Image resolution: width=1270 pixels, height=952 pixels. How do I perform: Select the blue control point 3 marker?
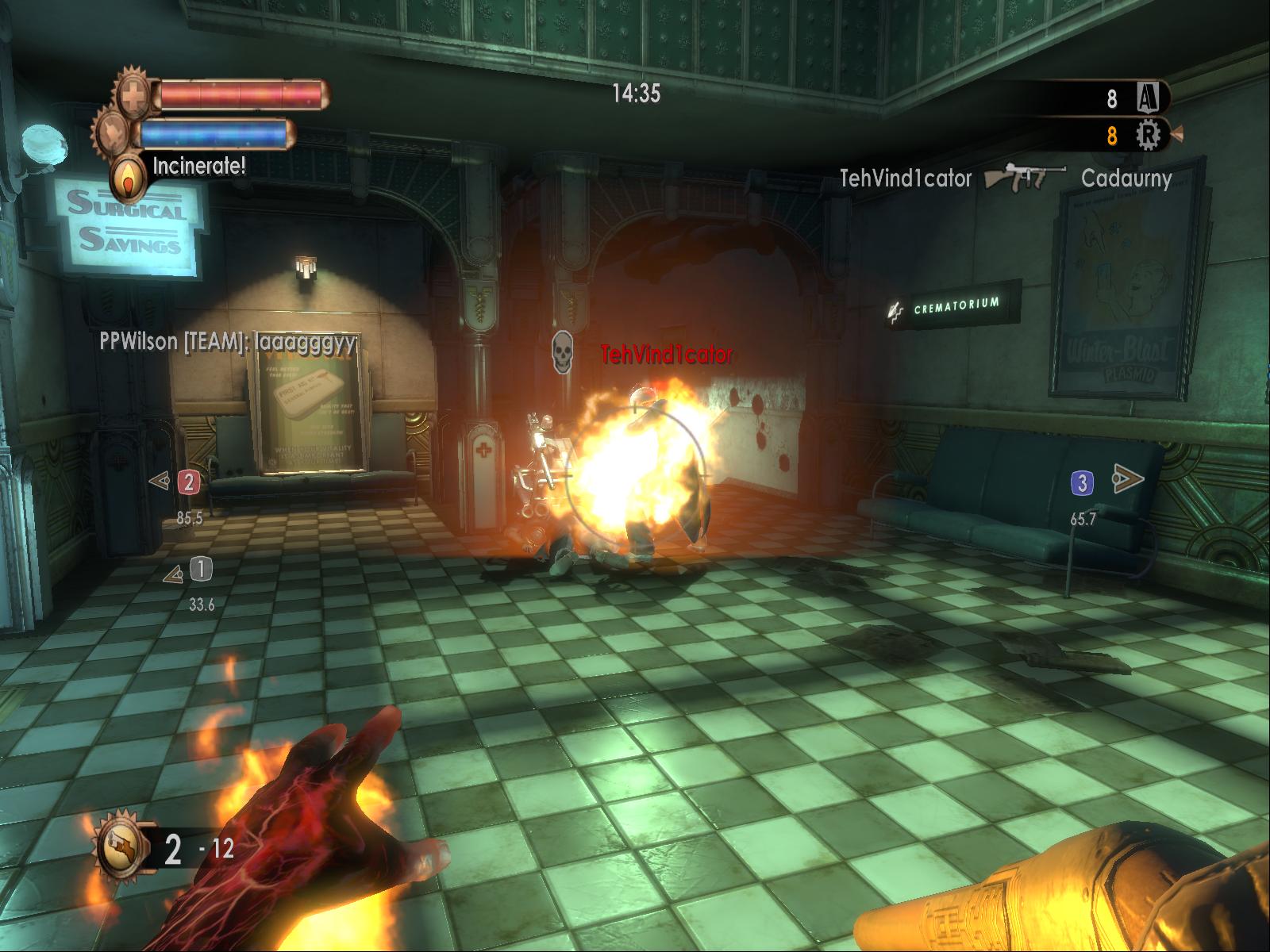coord(1082,482)
